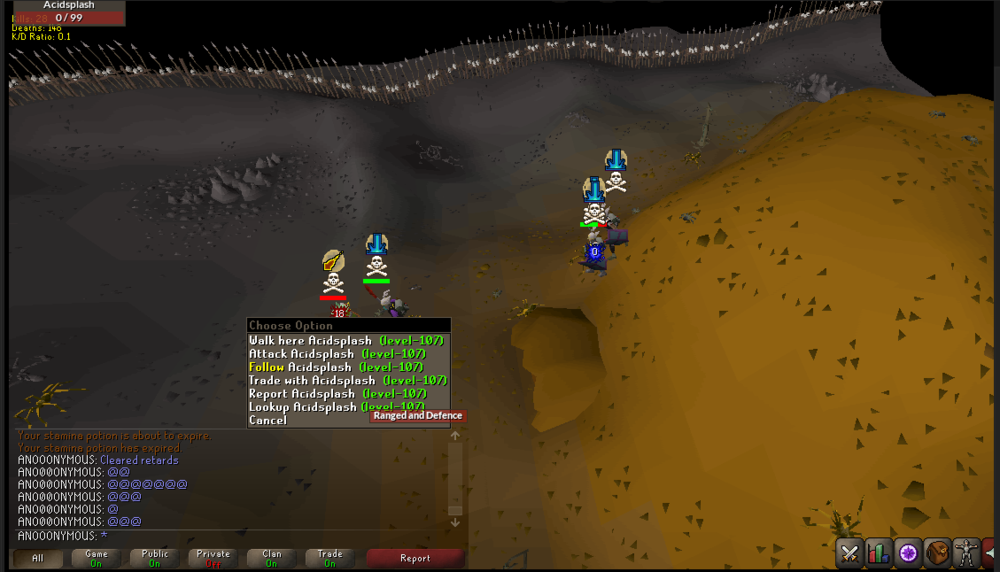Open the bar chart skills tab

(879, 551)
